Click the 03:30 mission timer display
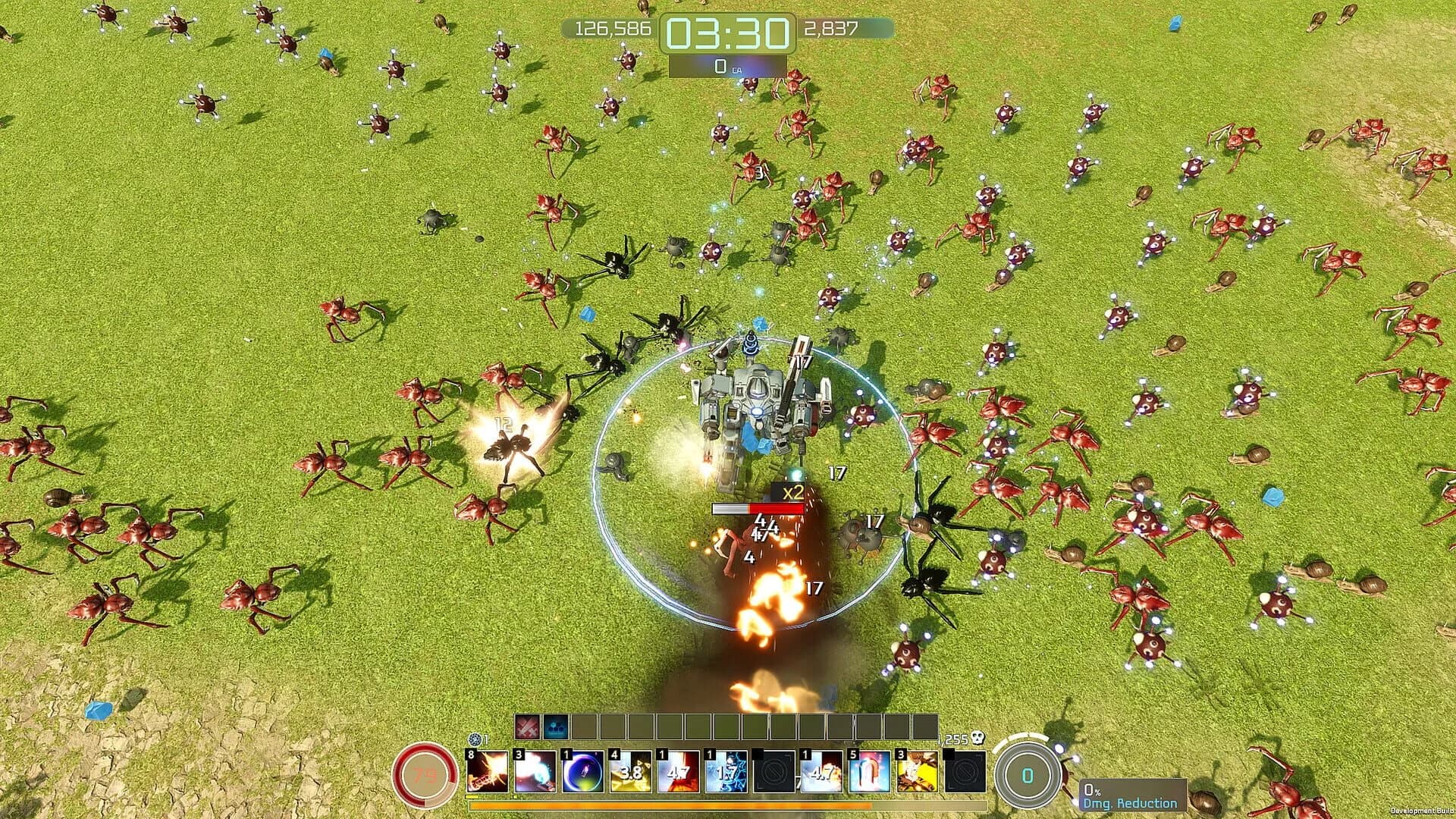This screenshot has width=1456, height=819. tap(728, 32)
